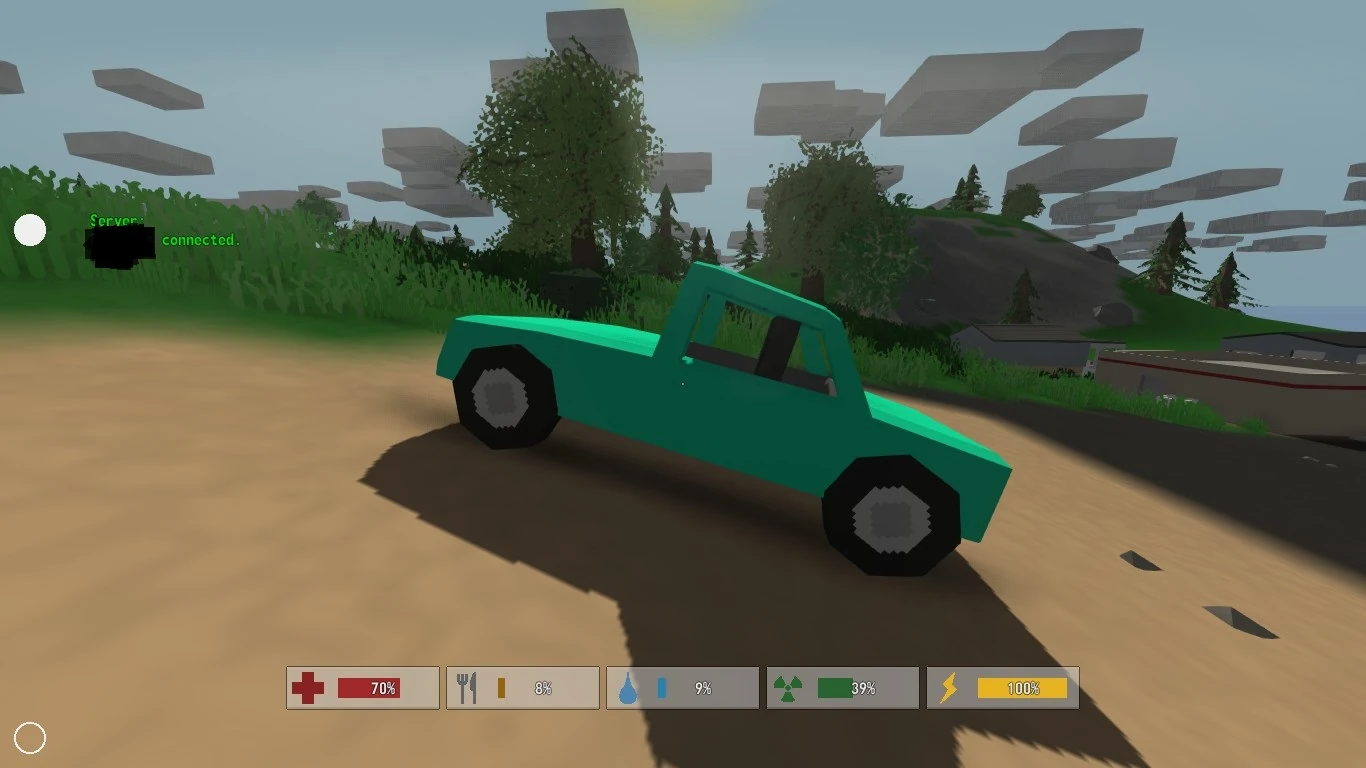Click the 9% water value text
The image size is (1366, 768).
coord(703,688)
